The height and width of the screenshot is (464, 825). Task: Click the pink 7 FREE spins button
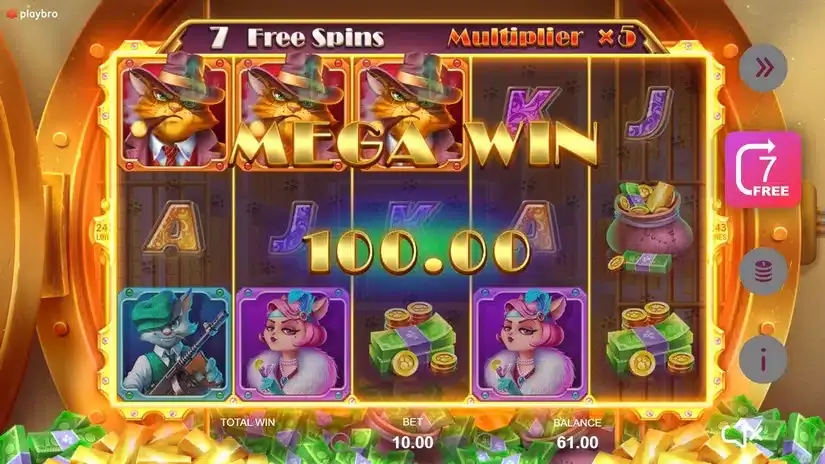pyautogui.click(x=765, y=169)
